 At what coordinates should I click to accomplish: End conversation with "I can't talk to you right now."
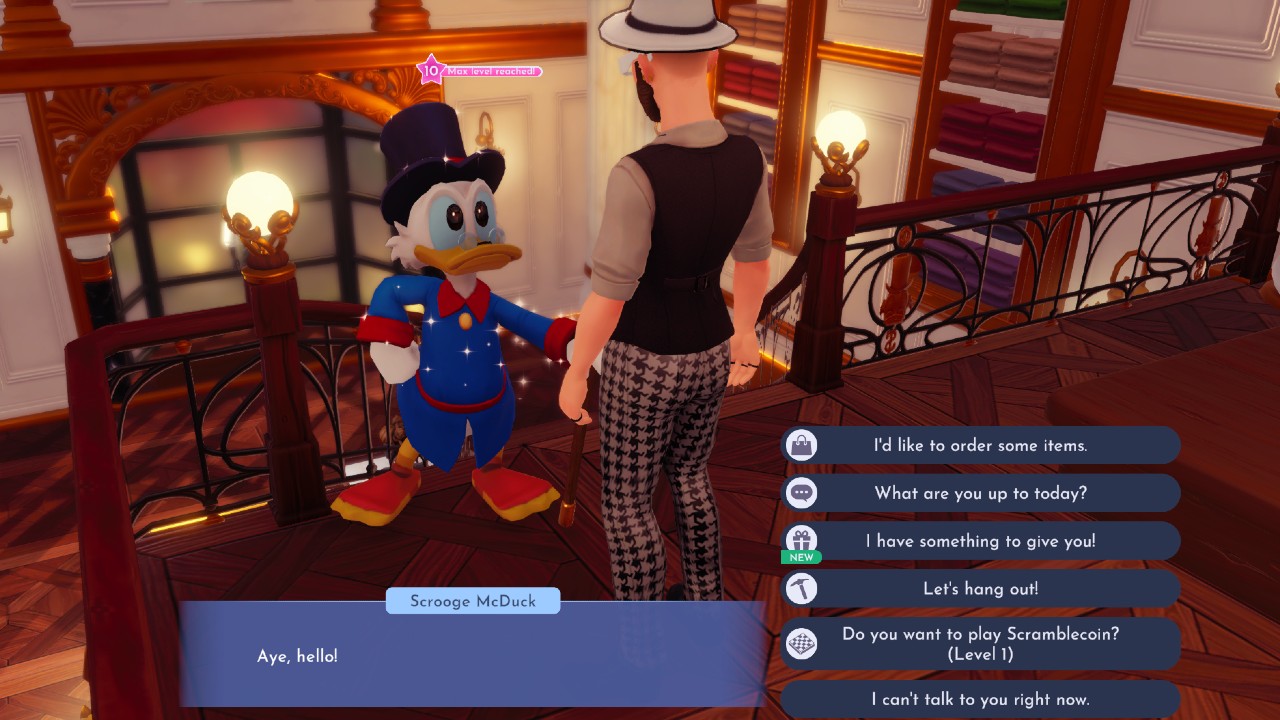(x=980, y=699)
